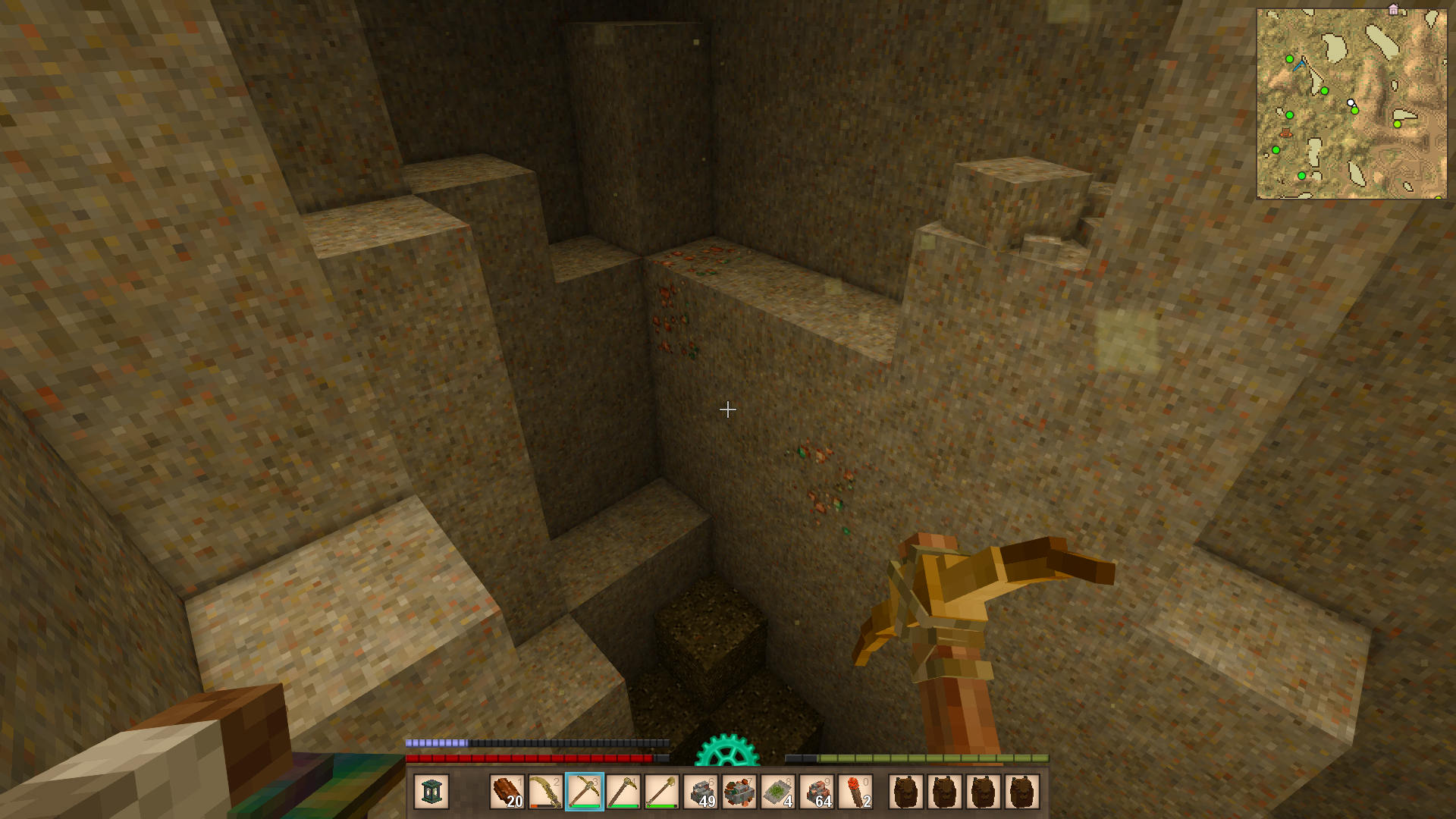Image resolution: width=1456 pixels, height=819 pixels.
Task: Select the stack of 4 in slot 8
Action: coord(778,792)
